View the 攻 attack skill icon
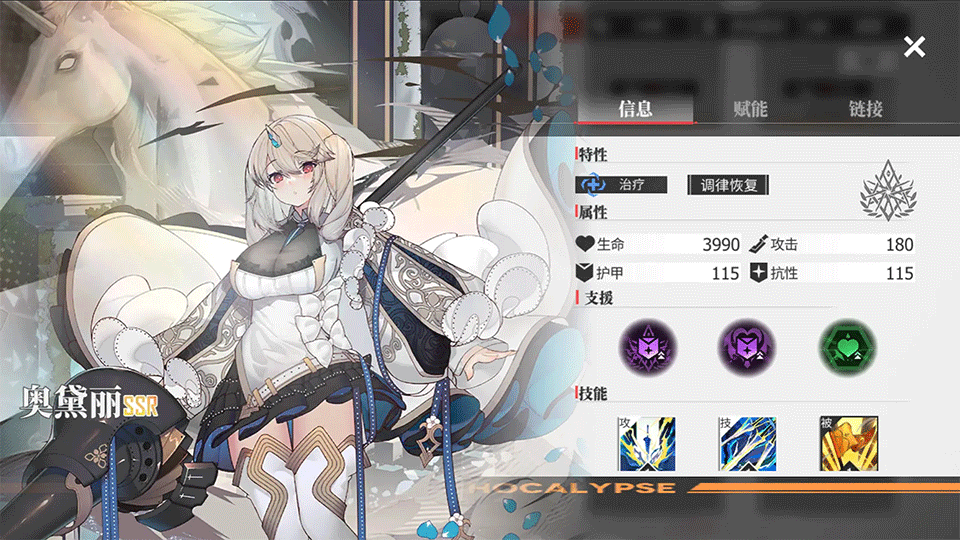Viewport: 960px width, 540px height. coord(645,443)
